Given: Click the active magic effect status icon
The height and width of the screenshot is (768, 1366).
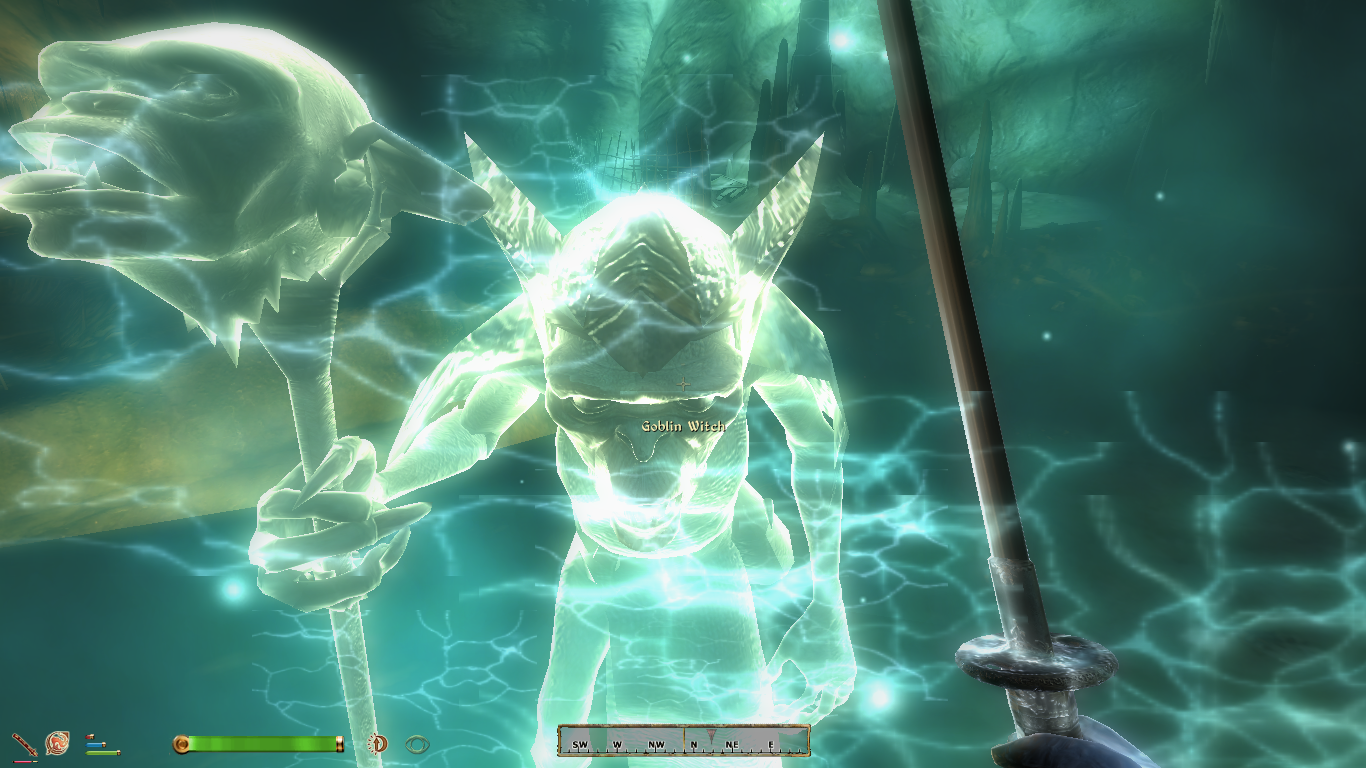Looking at the screenshot, I should 378,743.
